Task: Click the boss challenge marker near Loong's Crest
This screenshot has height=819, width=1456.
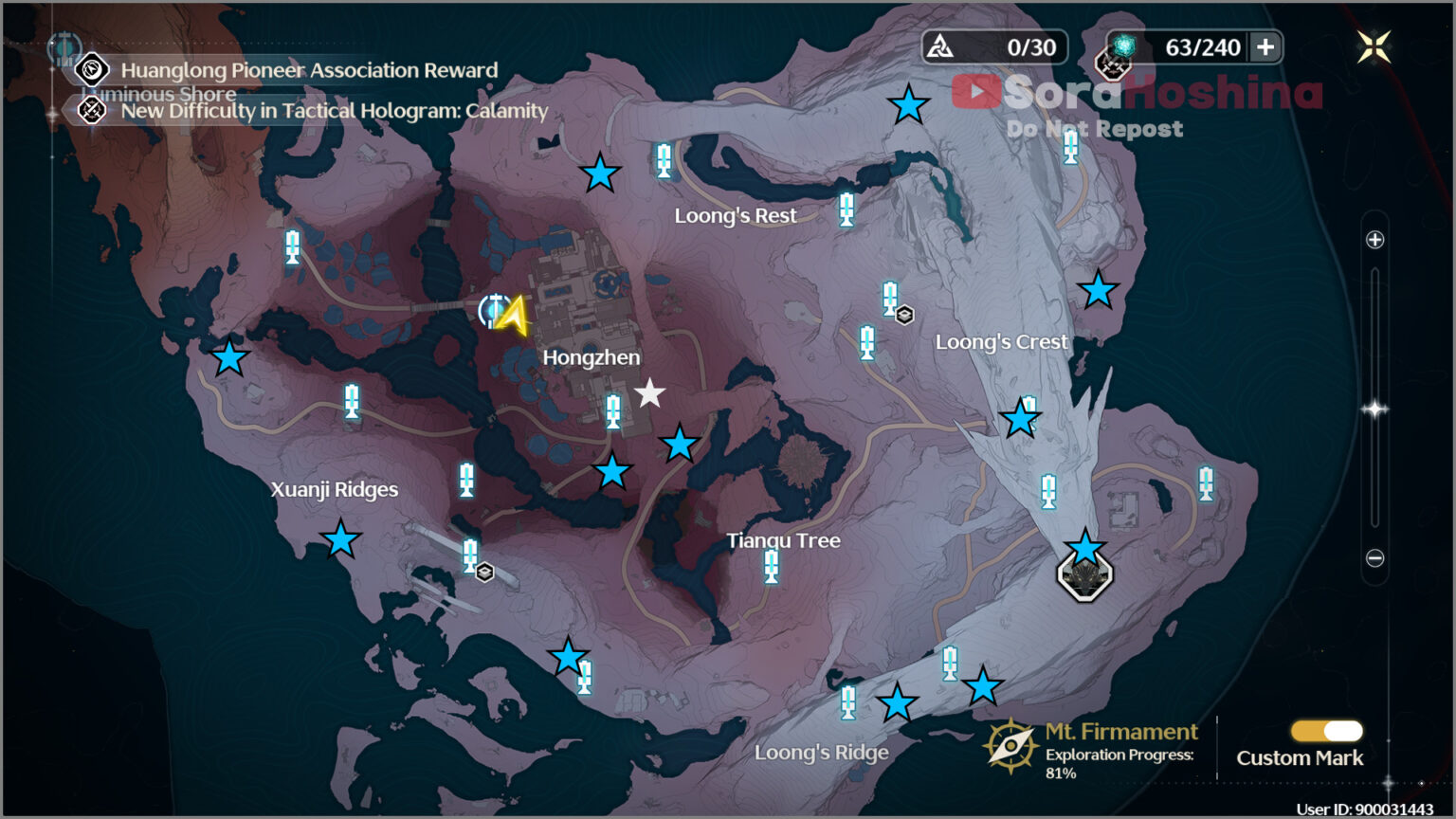Action: 1086,578
